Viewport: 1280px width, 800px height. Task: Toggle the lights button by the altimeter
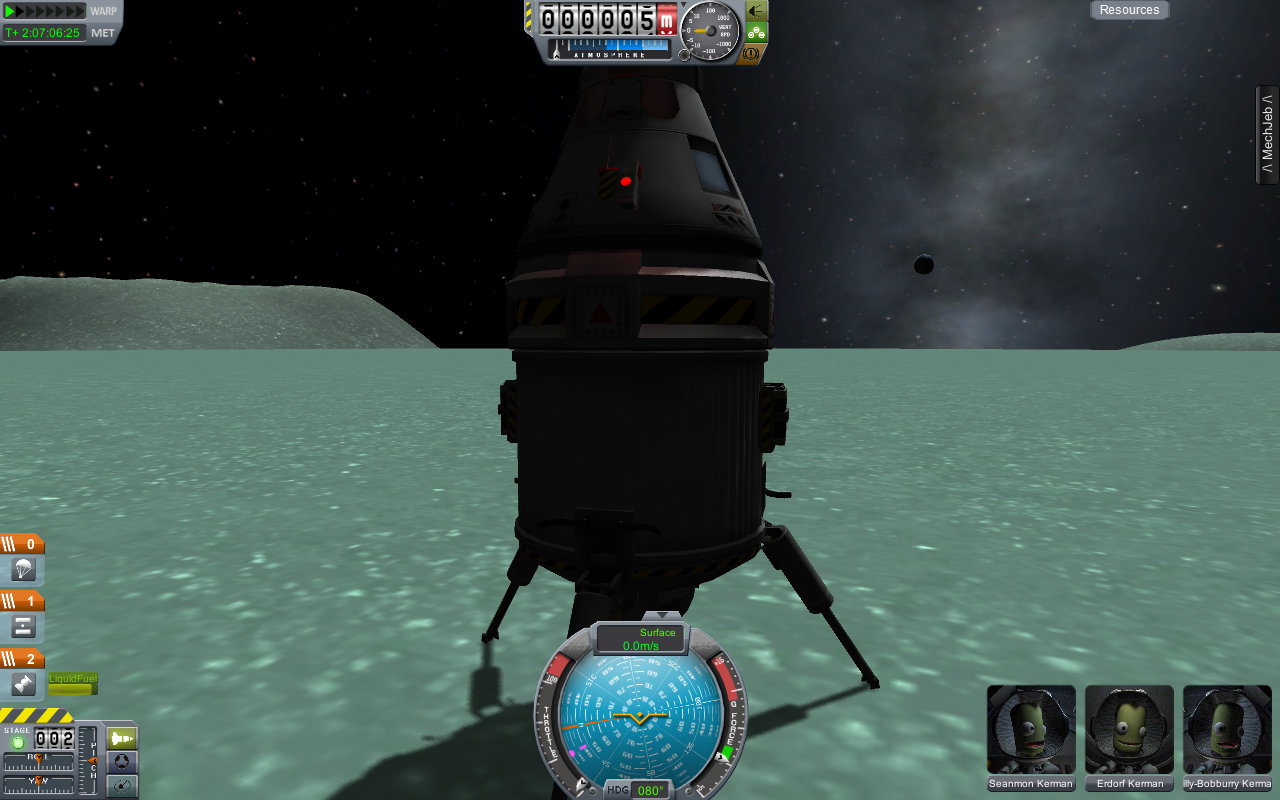pos(756,10)
